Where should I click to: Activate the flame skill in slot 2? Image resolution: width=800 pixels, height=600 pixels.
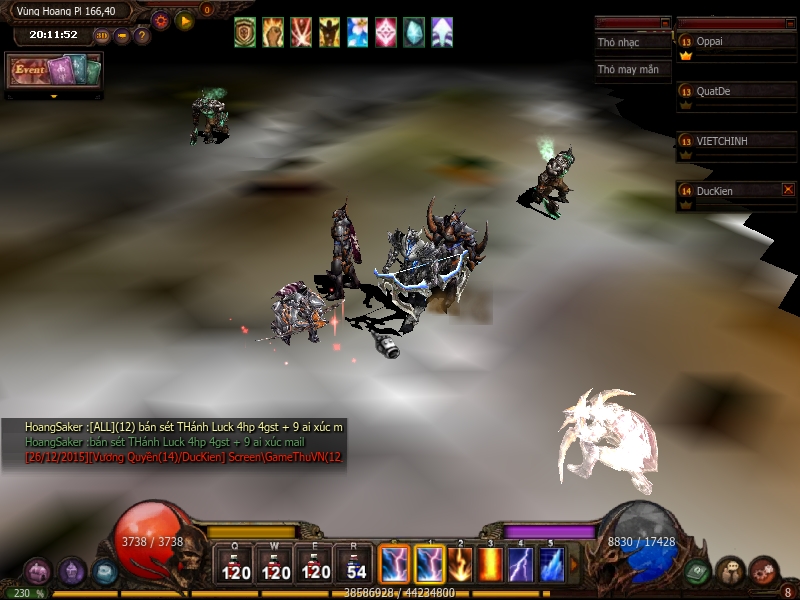click(x=460, y=565)
